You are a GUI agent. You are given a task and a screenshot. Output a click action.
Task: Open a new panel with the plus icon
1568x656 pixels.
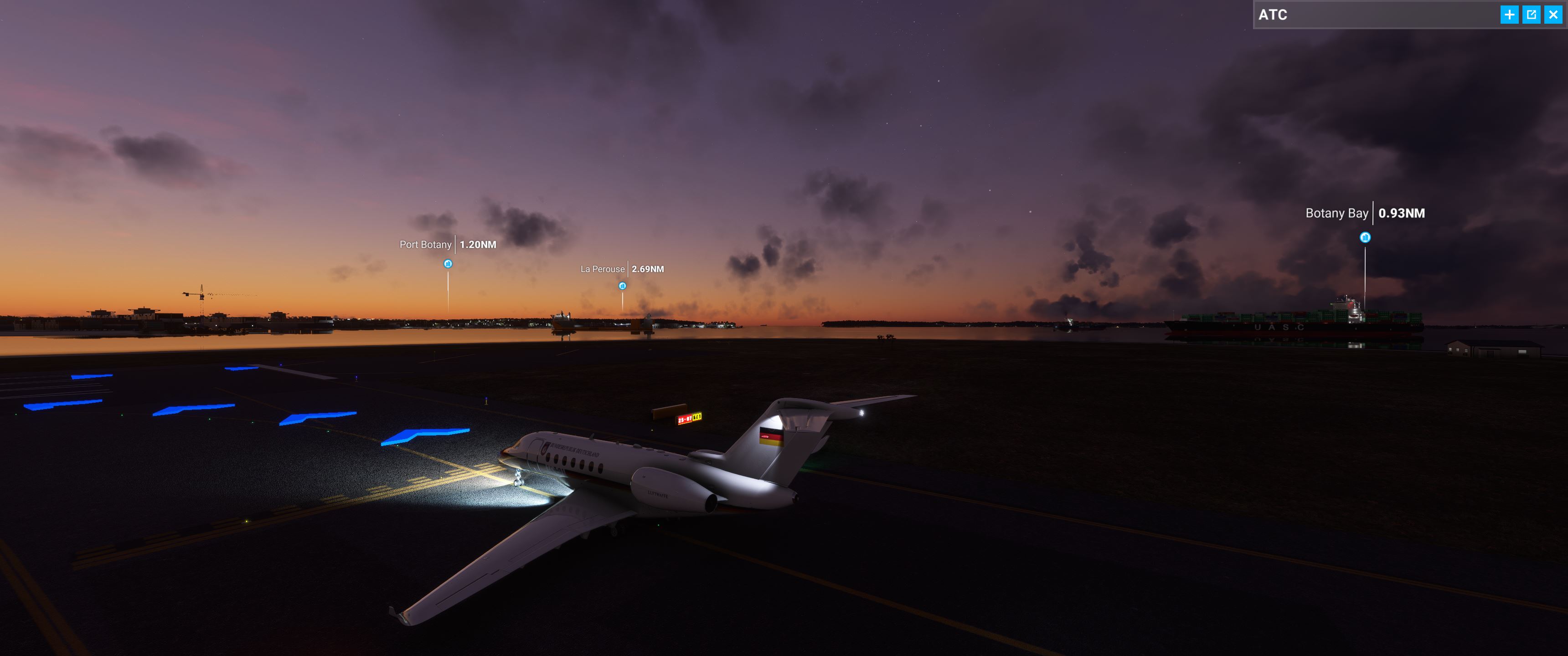pyautogui.click(x=1510, y=14)
